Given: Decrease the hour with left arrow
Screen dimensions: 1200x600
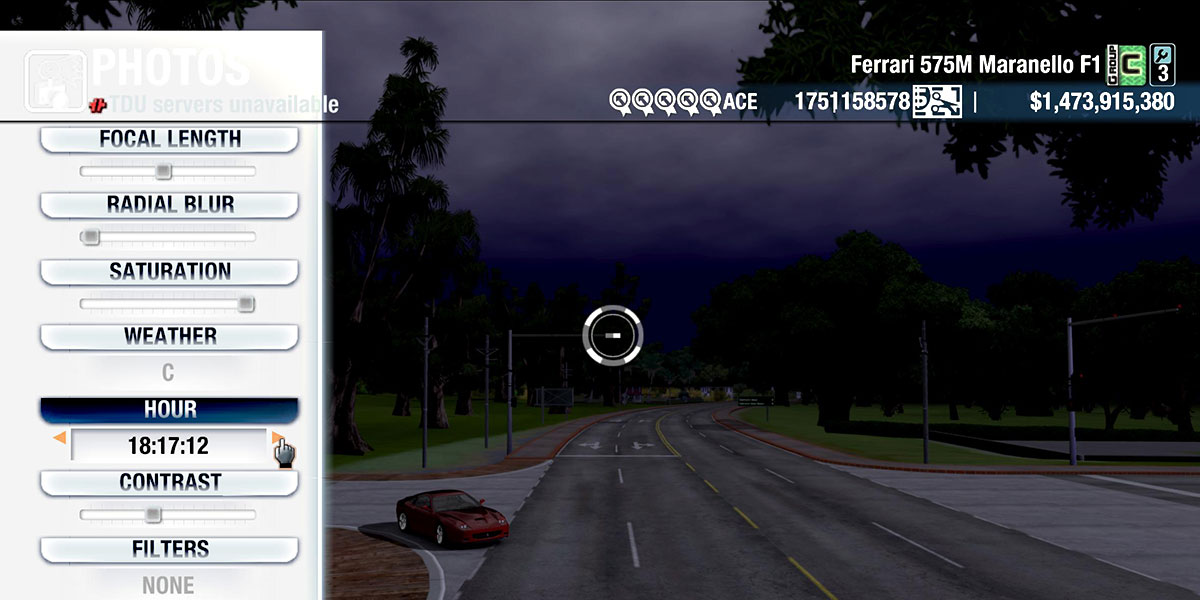Looking at the screenshot, I should 60,438.
